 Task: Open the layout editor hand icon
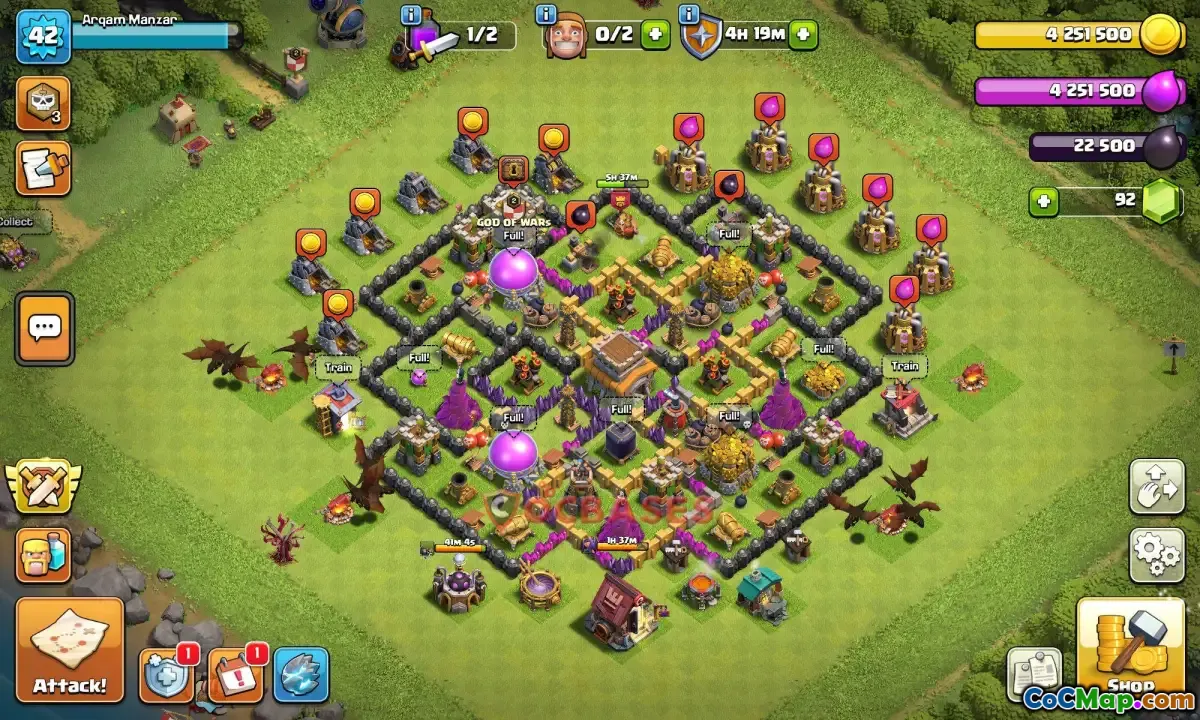click(1157, 487)
